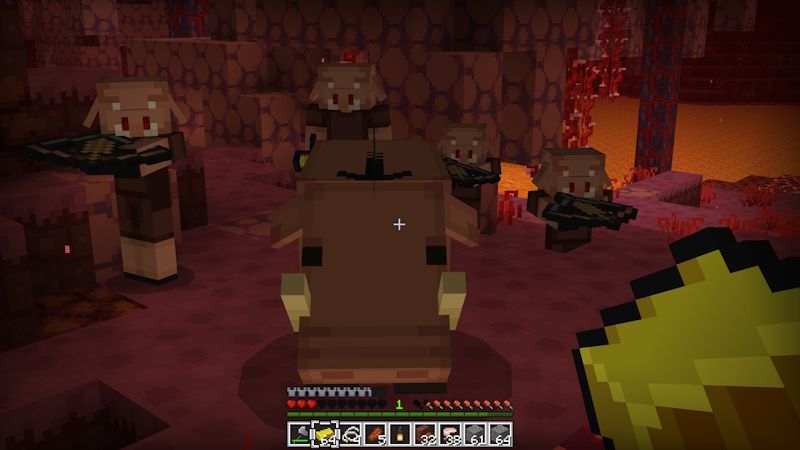Select the brown item stack of 32
Image resolution: width=800 pixels, height=450 pixels.
pos(425,434)
